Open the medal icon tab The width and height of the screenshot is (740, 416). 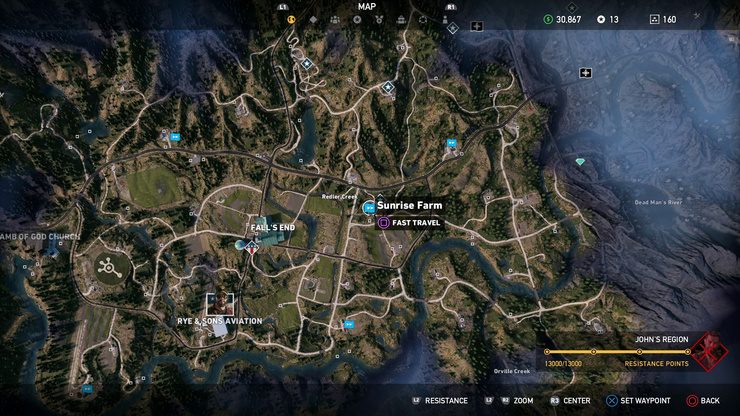tap(379, 19)
